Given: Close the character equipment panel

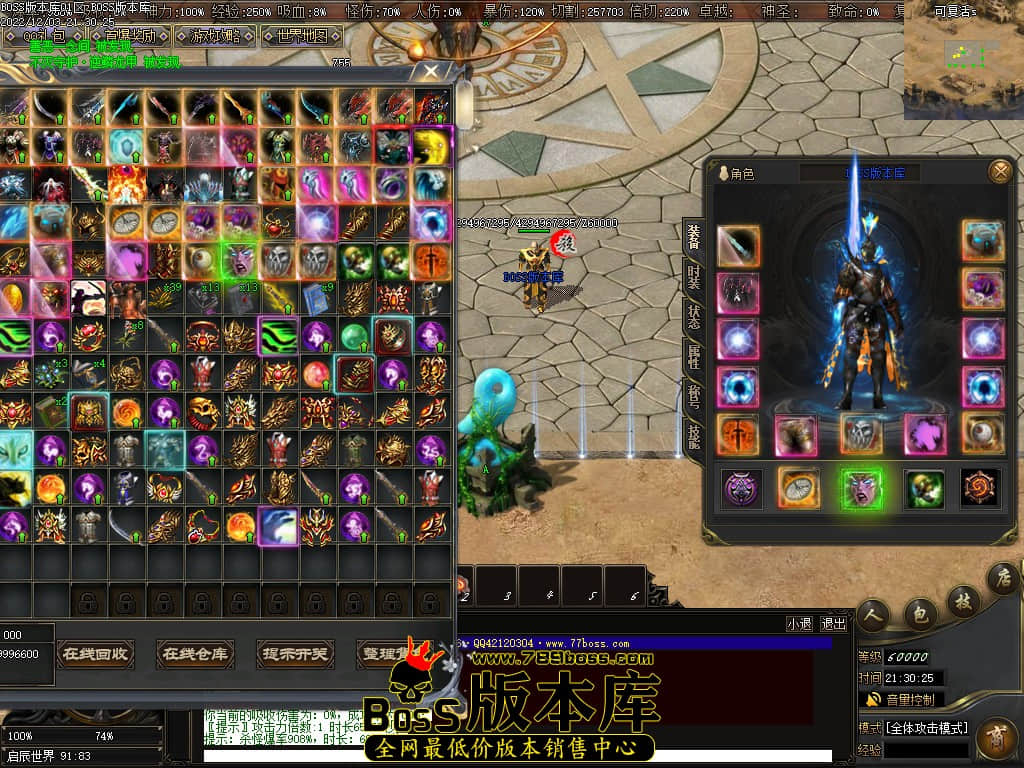Looking at the screenshot, I should click(999, 172).
